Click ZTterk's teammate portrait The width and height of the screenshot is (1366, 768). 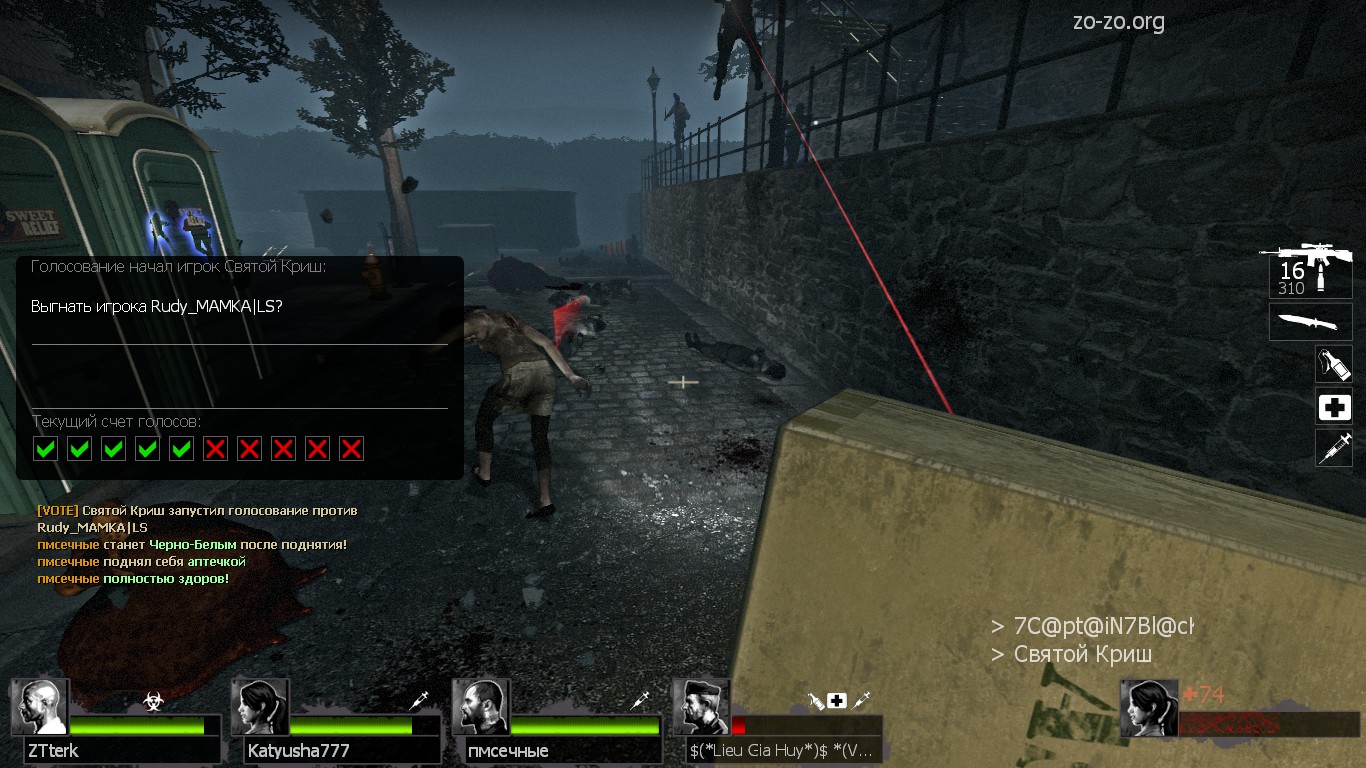40,707
